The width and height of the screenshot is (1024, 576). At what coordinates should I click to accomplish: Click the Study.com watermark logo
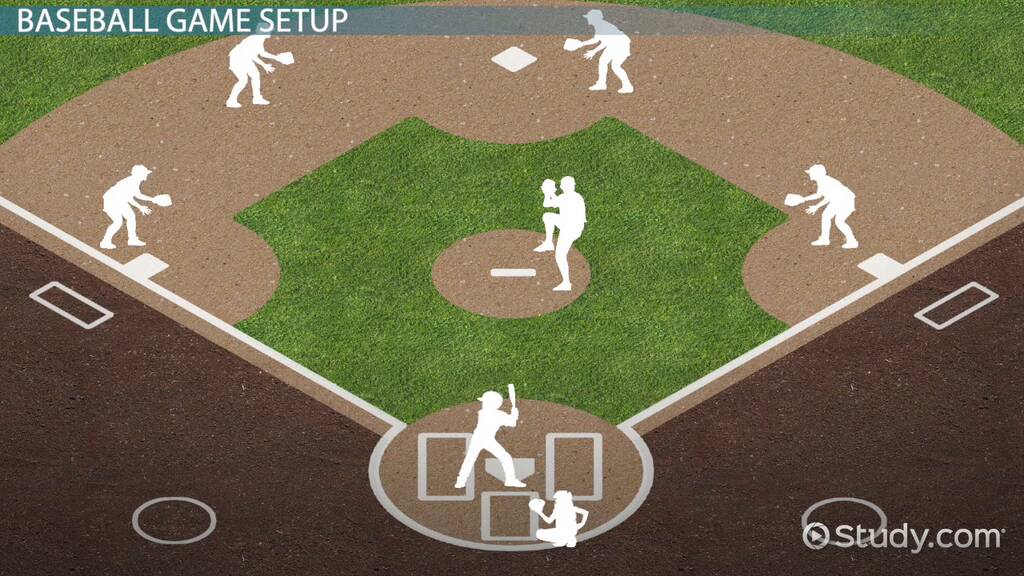903,536
